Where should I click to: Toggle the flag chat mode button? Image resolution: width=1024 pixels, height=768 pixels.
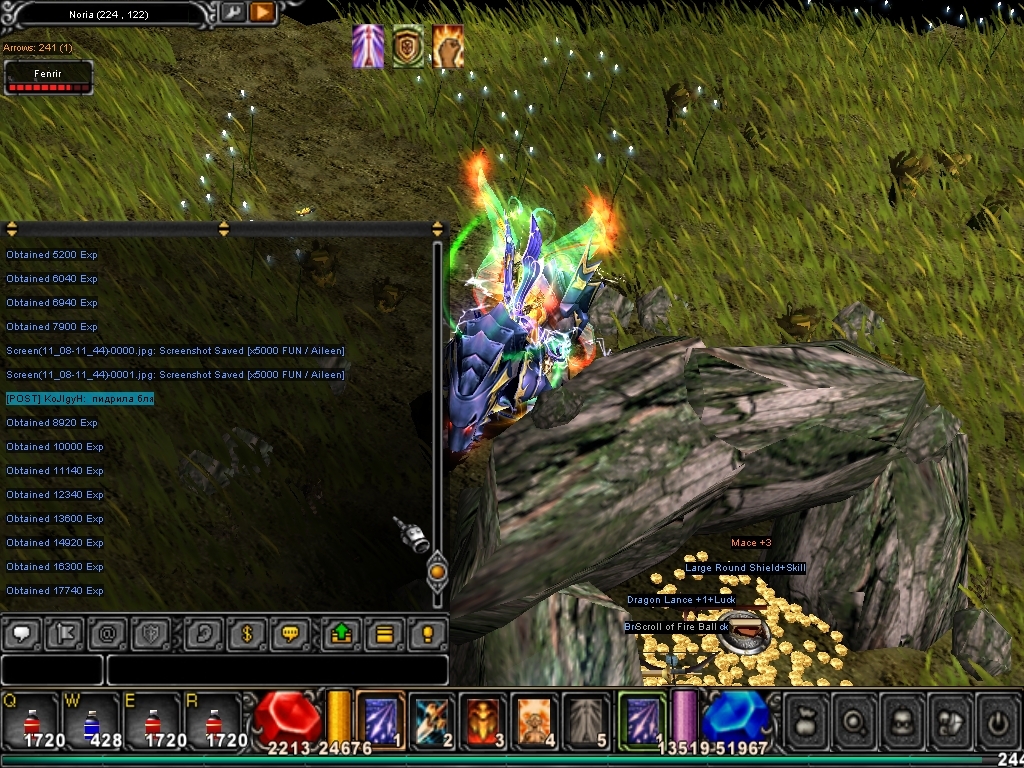pyautogui.click(x=64, y=633)
